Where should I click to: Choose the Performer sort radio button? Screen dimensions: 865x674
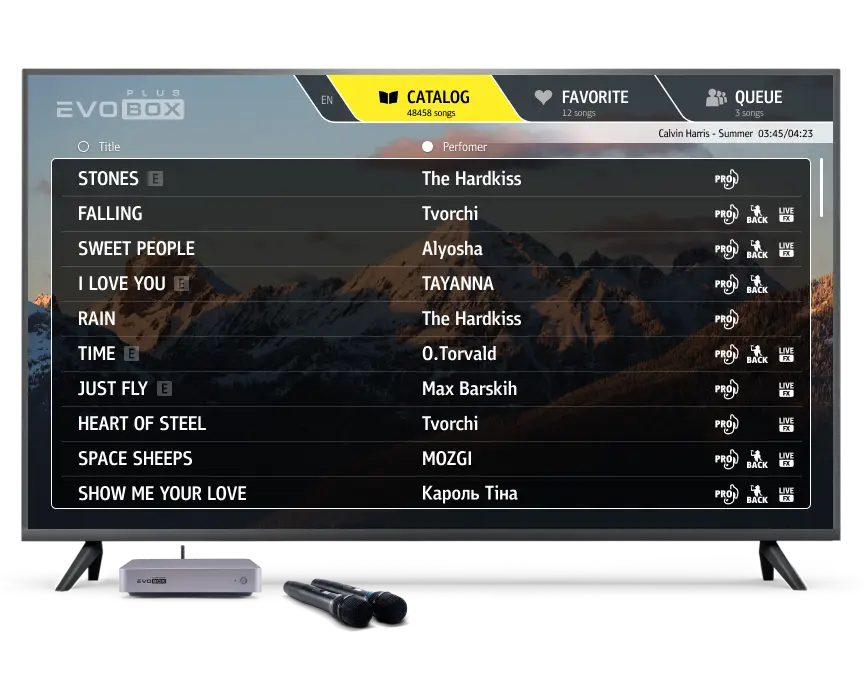tap(428, 146)
